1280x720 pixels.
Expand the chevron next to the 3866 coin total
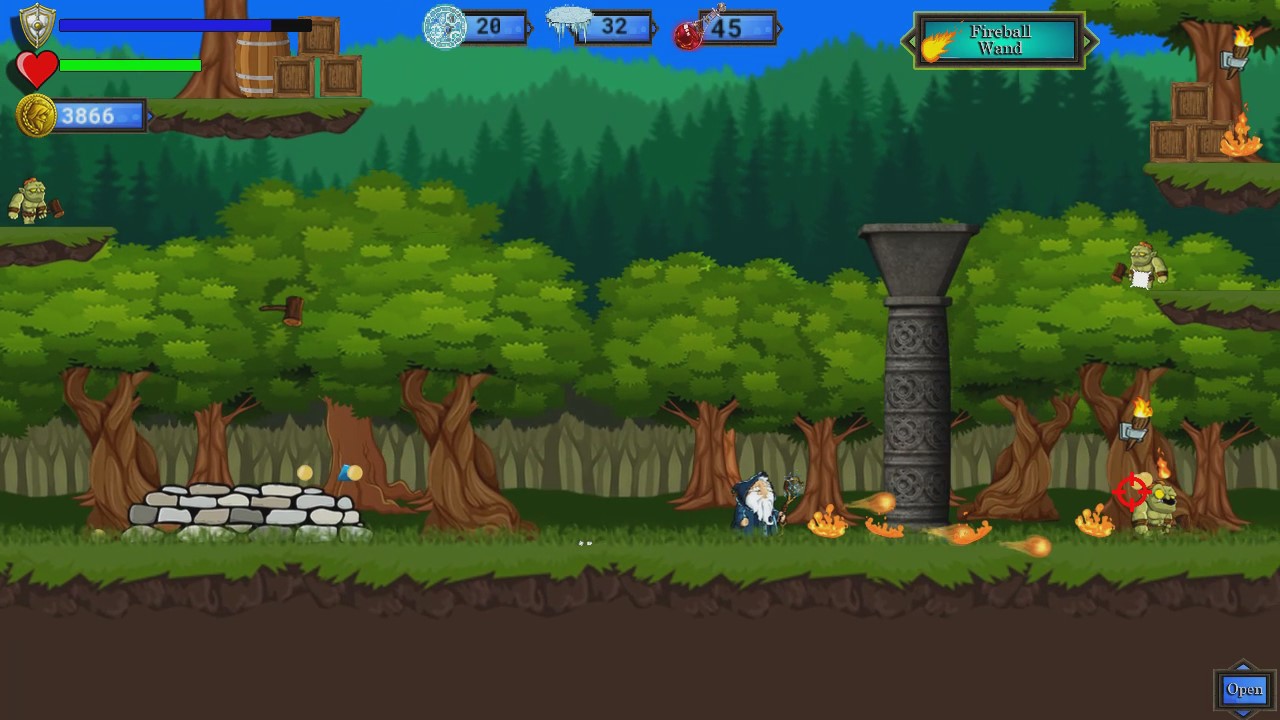pyautogui.click(x=150, y=116)
